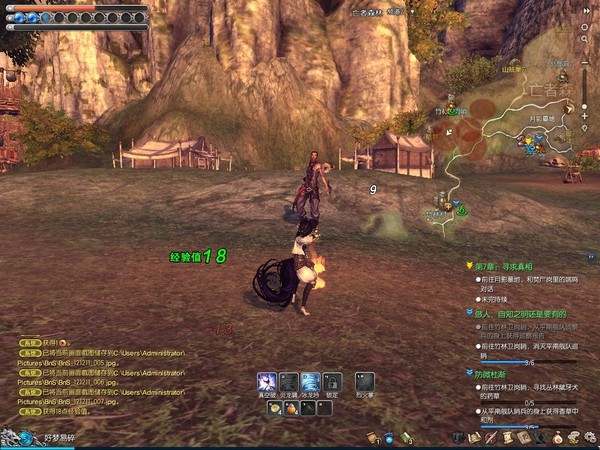Viewport: 600px width, 450px height.
Task: Trigger the 冰龙吟 skill
Action: (310, 381)
